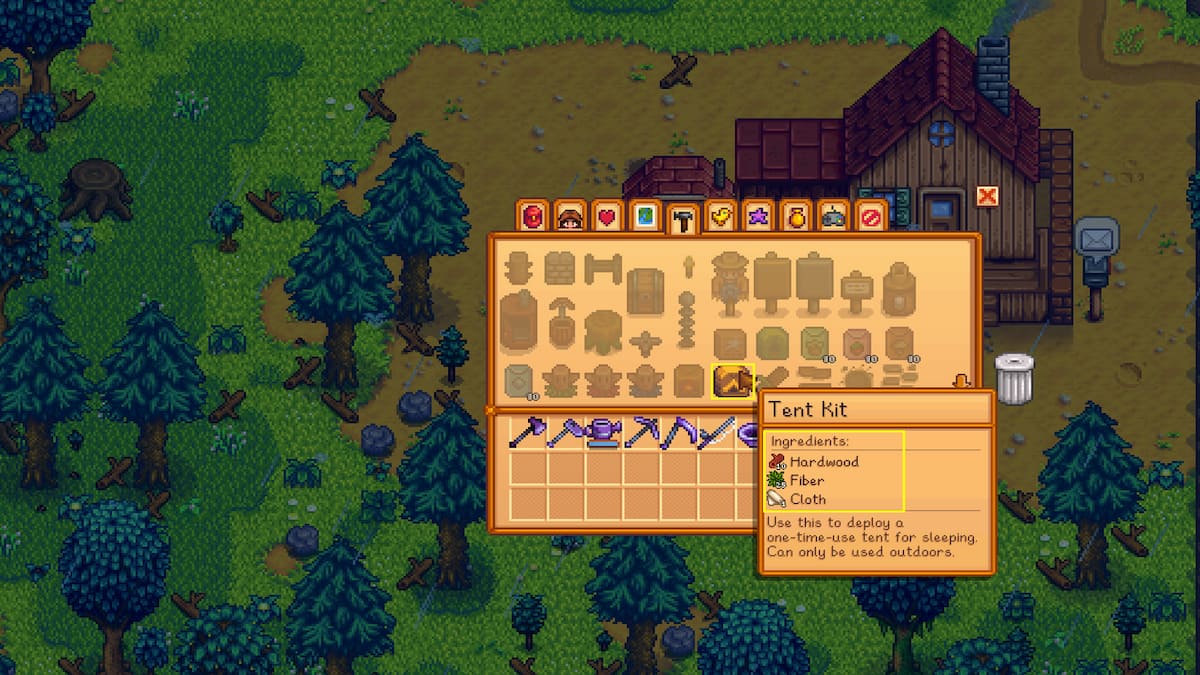Open the Options gamepad tab

[x=833, y=217]
